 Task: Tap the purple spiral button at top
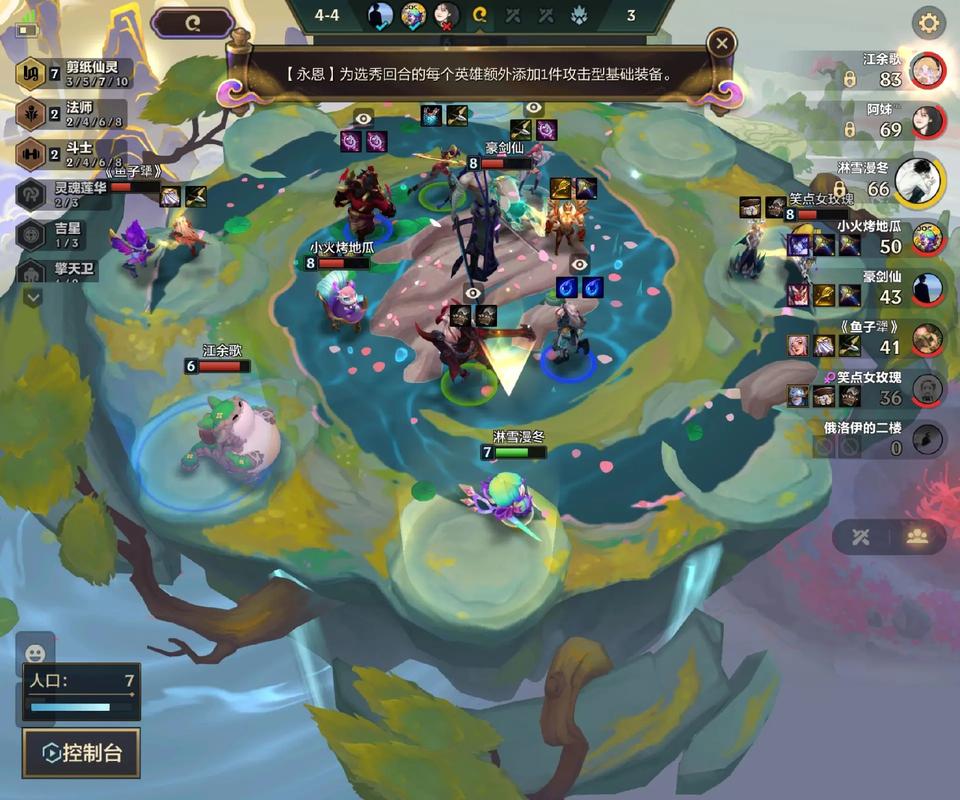tap(193, 22)
